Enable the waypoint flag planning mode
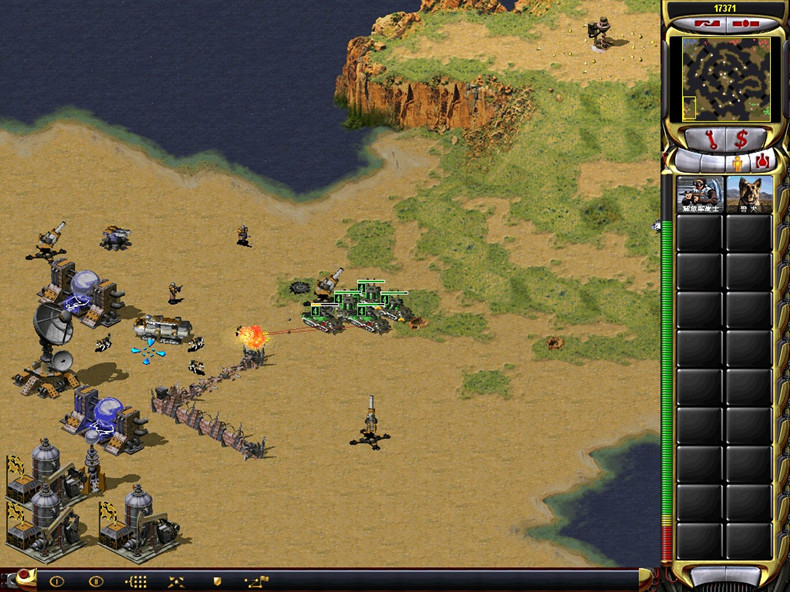The height and width of the screenshot is (592, 790). point(256,581)
